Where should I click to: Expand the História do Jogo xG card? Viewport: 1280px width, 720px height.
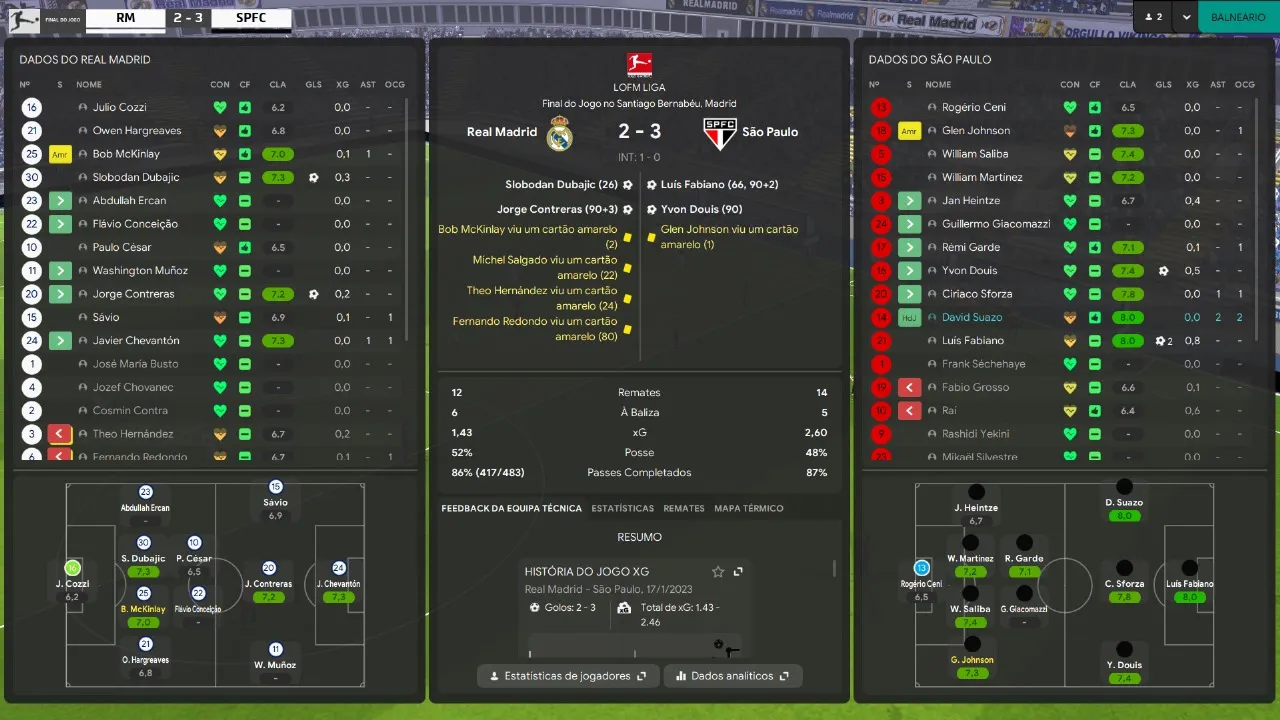point(738,572)
